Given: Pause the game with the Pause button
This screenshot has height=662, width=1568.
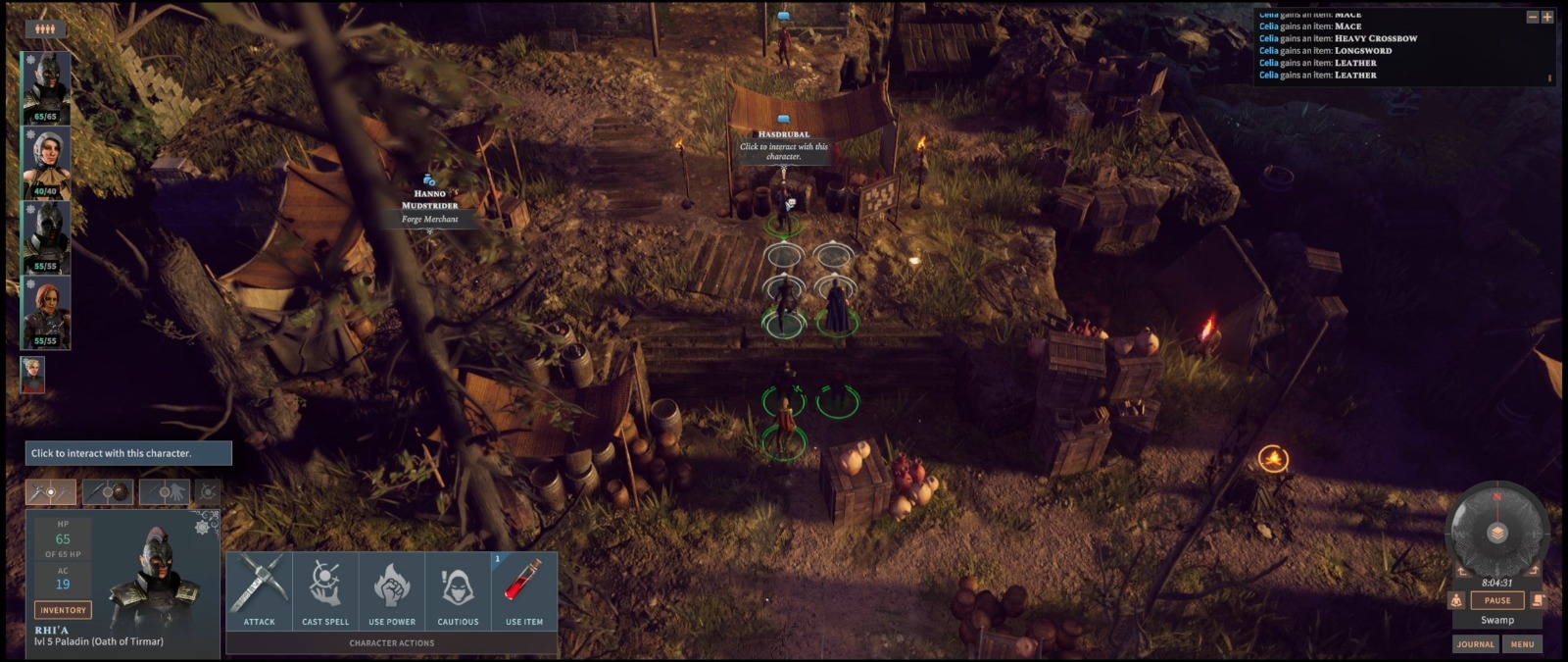Looking at the screenshot, I should [1496, 600].
